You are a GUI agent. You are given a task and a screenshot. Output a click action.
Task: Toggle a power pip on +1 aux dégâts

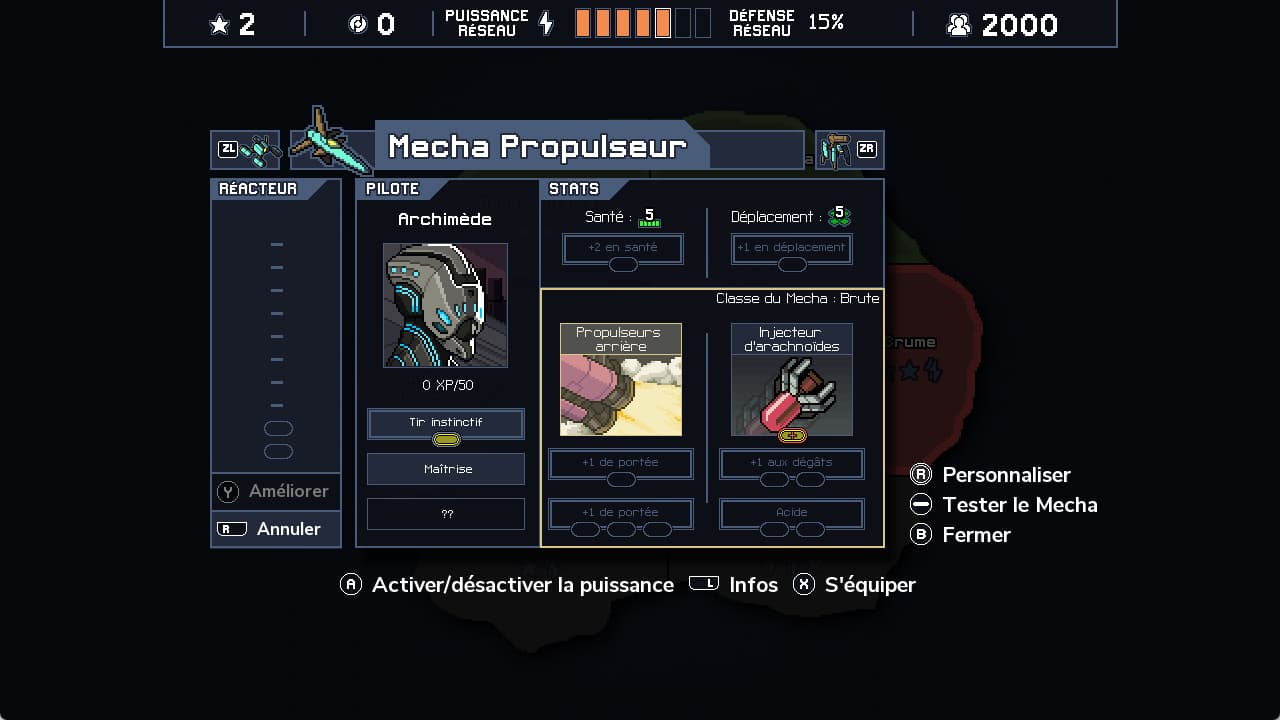(772, 479)
